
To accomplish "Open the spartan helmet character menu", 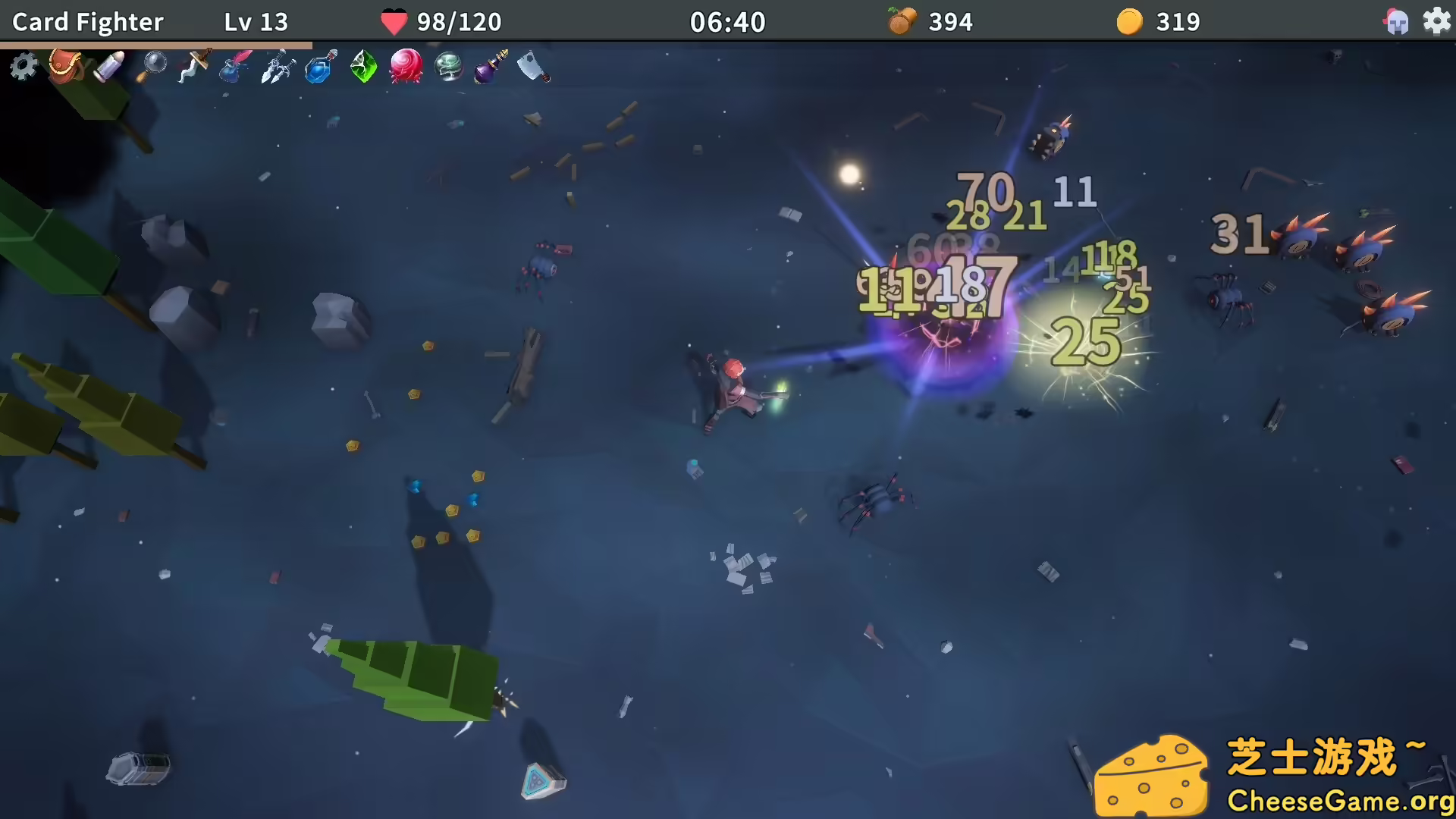I will pos(1397,21).
